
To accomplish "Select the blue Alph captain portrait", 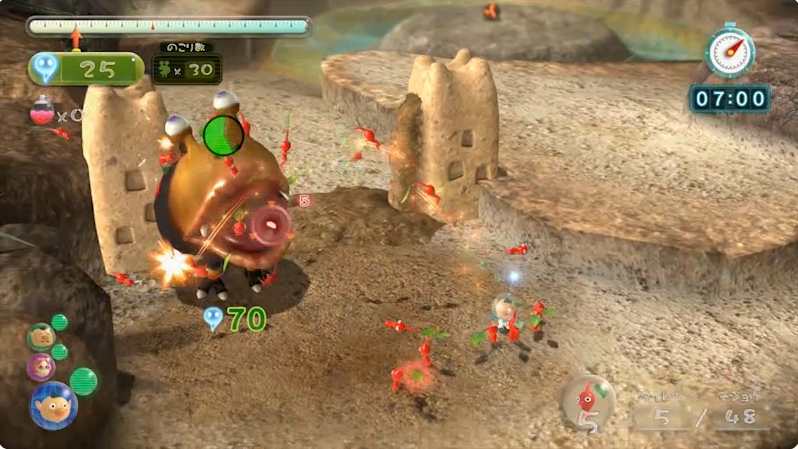I will (x=53, y=404).
